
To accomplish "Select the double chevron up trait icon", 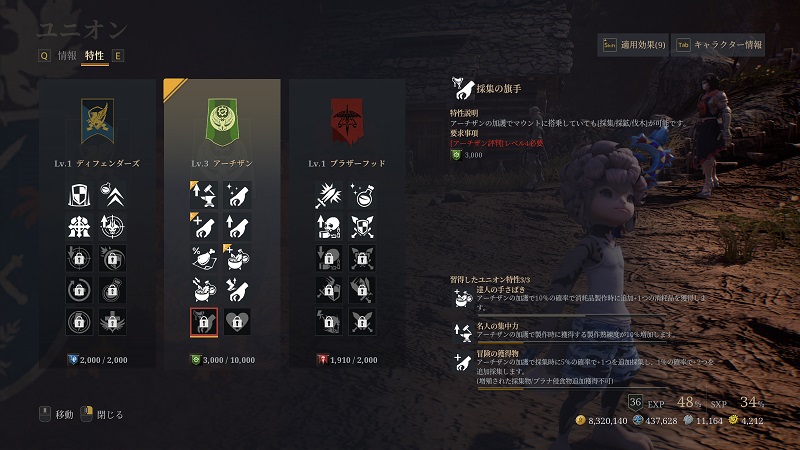I will click(113, 193).
